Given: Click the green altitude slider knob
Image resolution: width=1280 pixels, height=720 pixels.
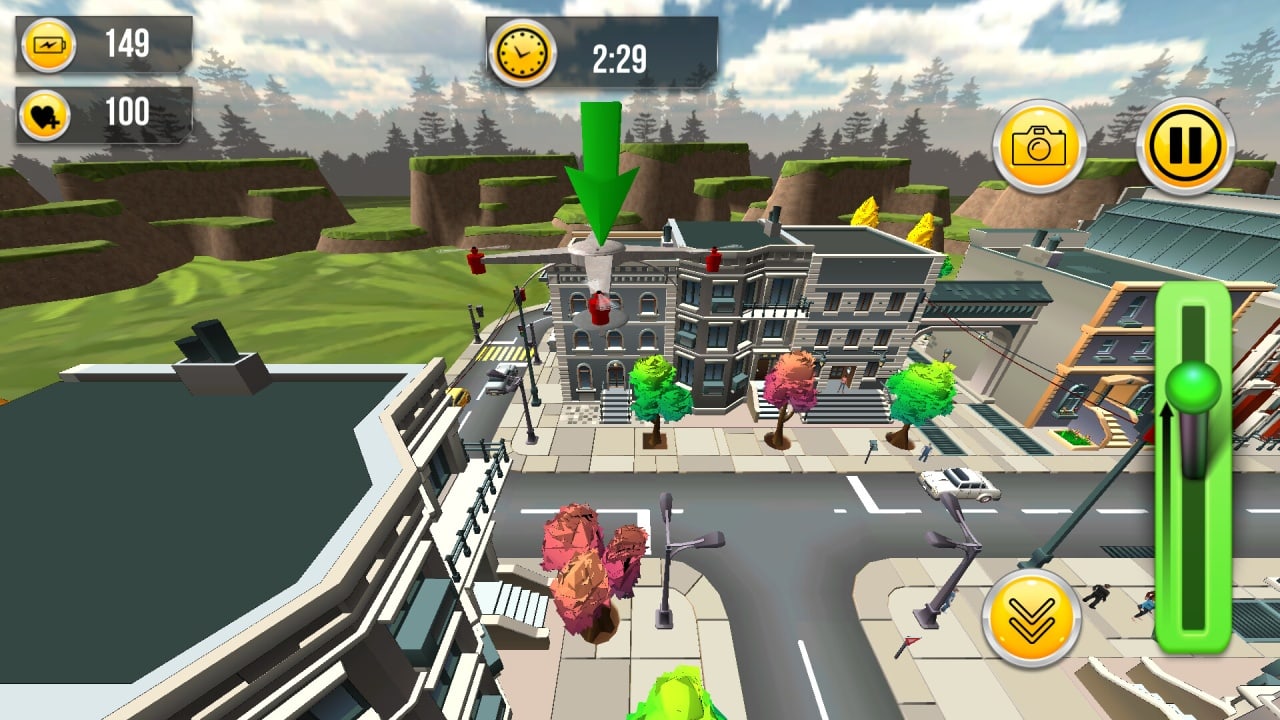Looking at the screenshot, I should point(1194,387).
